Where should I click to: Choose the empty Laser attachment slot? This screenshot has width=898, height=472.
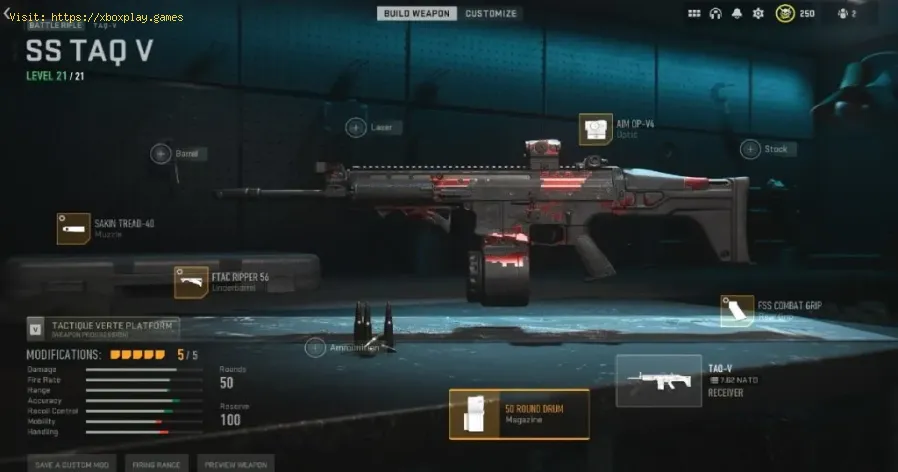click(x=356, y=127)
